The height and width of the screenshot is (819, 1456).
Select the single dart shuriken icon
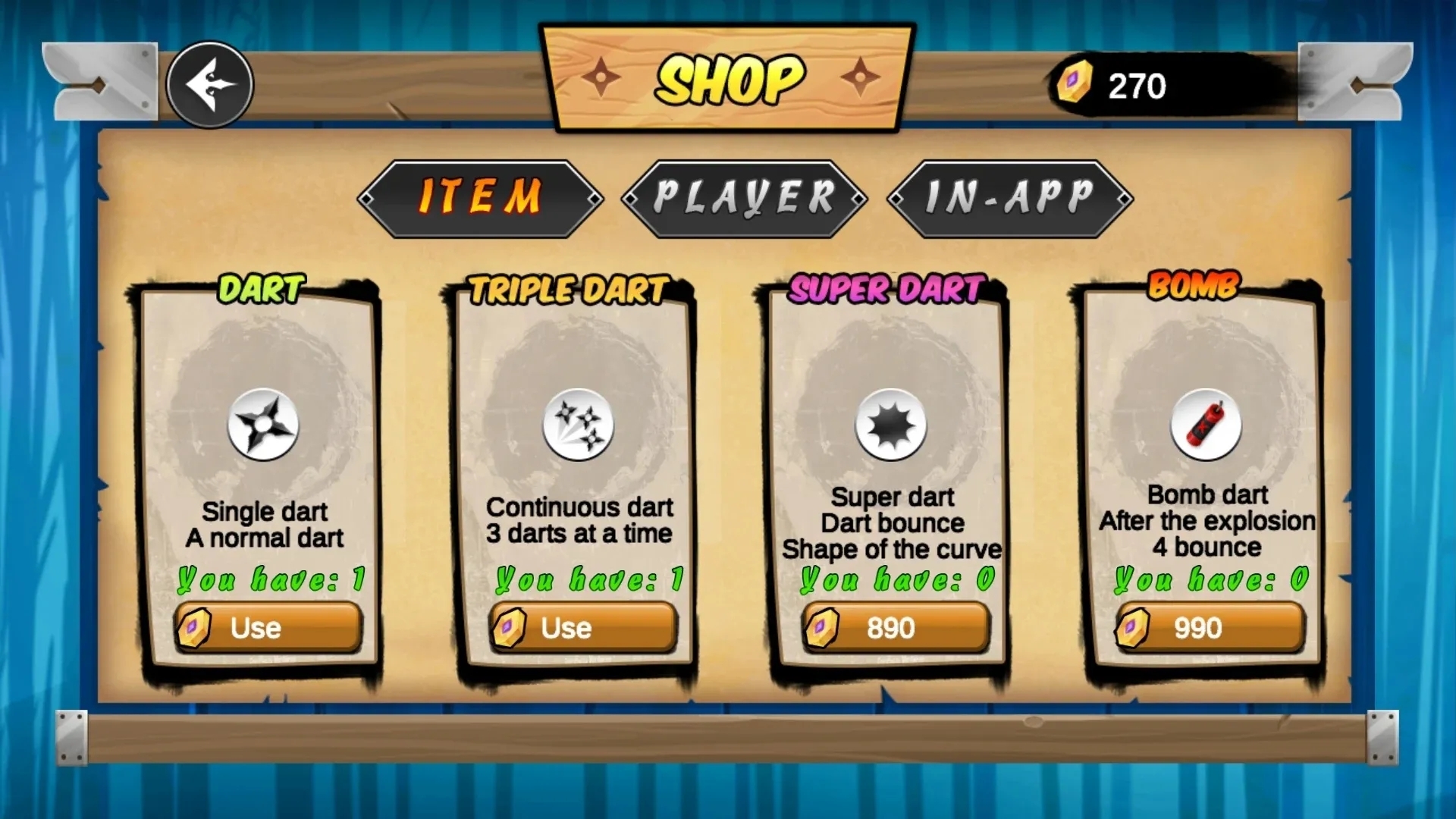click(x=263, y=425)
